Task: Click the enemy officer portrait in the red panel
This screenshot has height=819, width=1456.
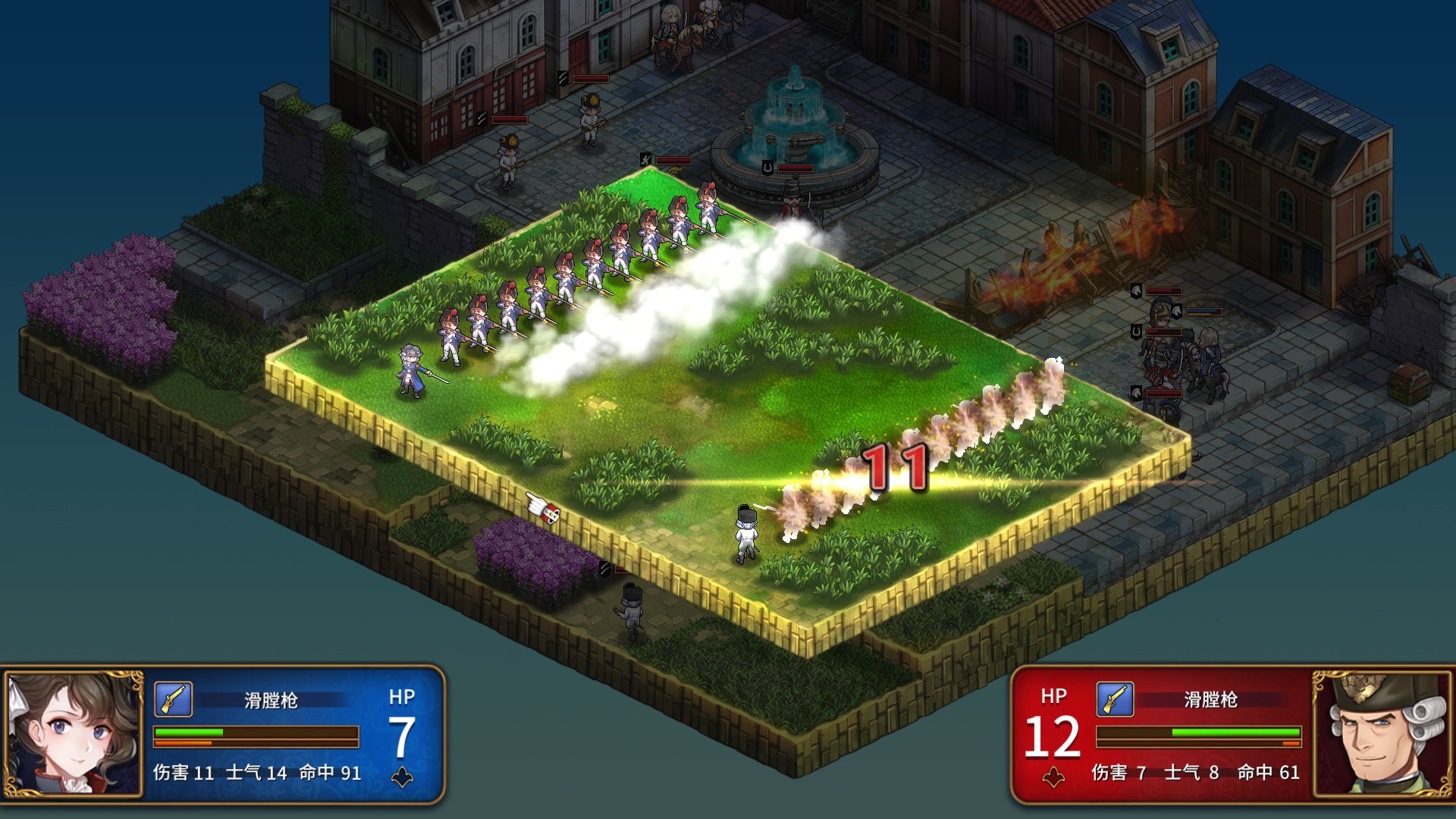Action: click(x=1382, y=733)
